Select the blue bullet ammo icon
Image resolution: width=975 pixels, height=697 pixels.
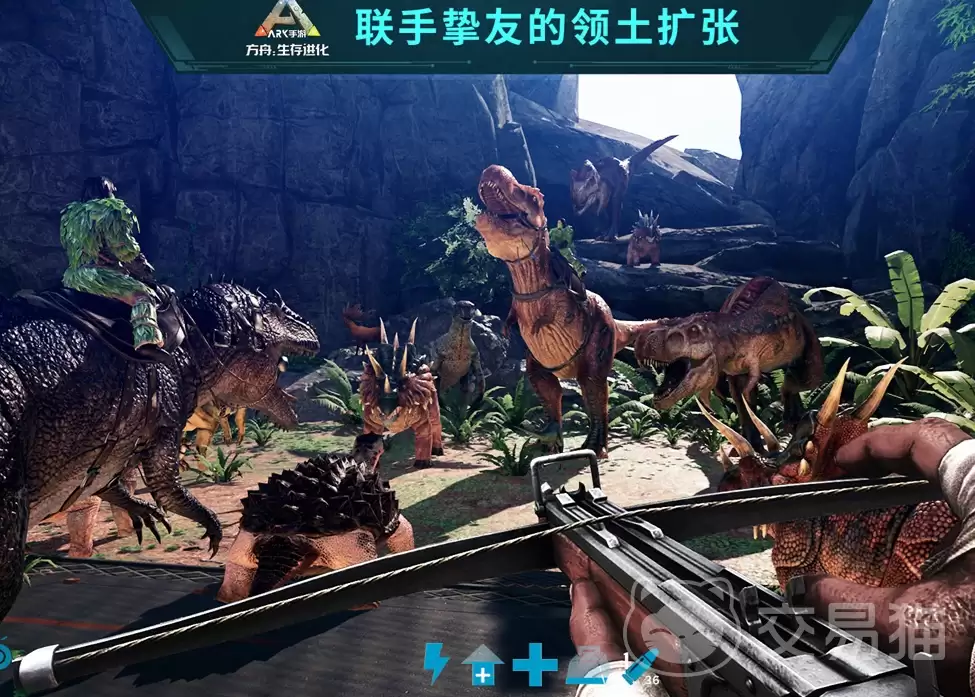[638, 667]
